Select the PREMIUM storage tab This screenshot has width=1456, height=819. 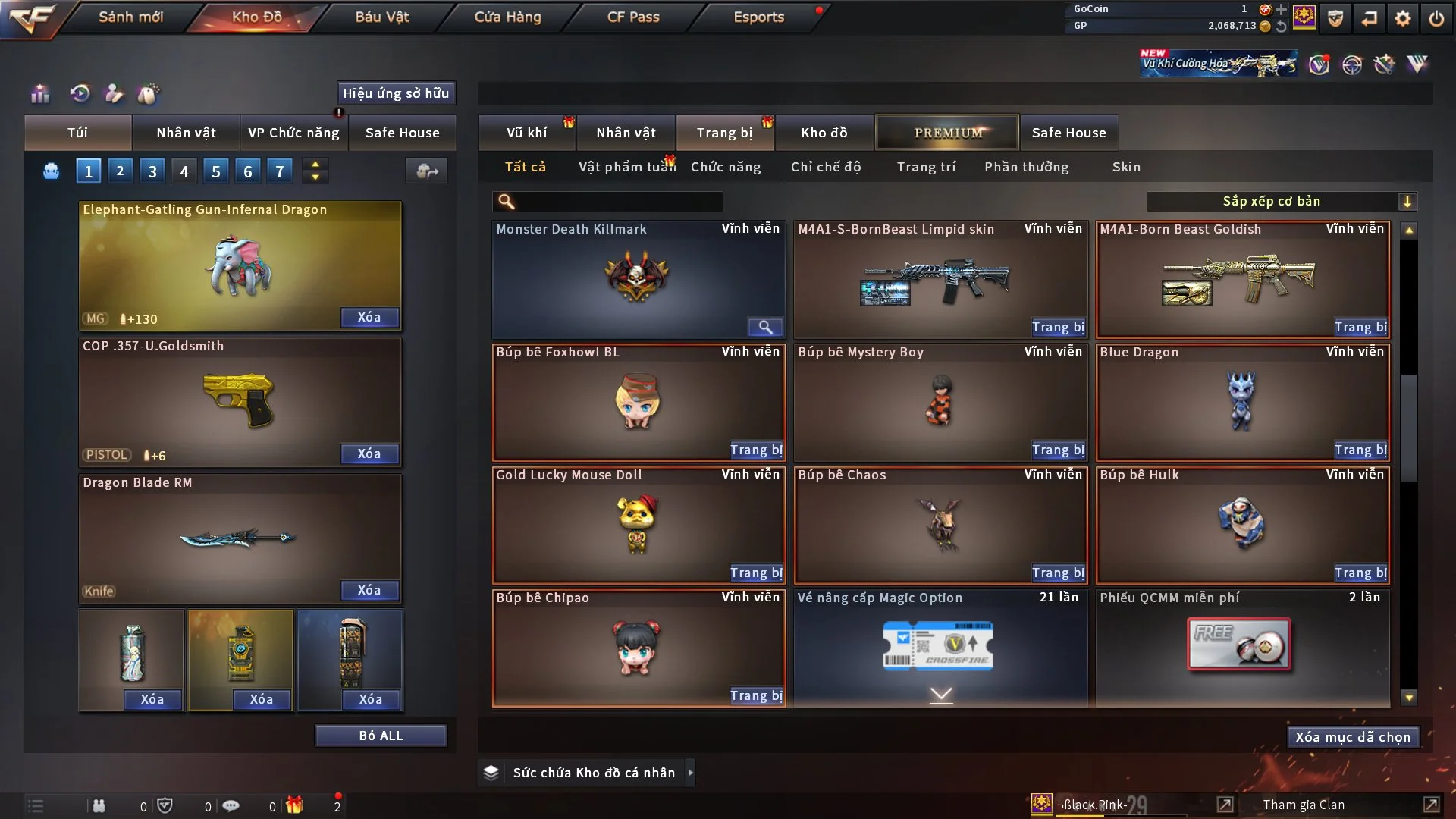coord(947,133)
